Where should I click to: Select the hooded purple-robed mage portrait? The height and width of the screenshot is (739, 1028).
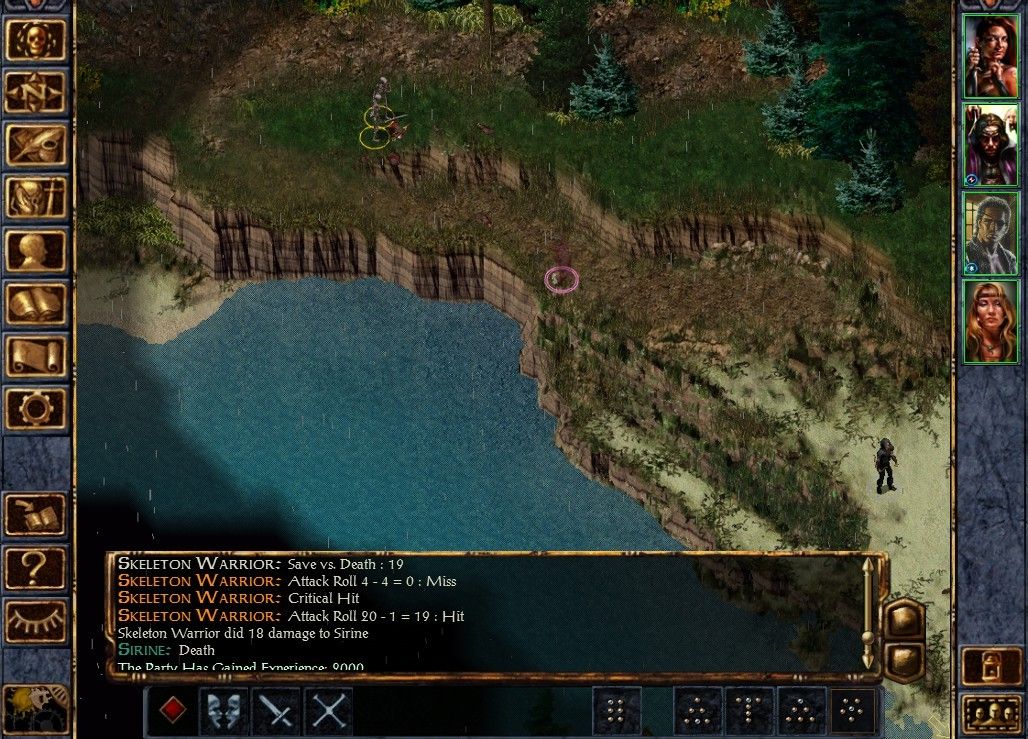[990, 145]
